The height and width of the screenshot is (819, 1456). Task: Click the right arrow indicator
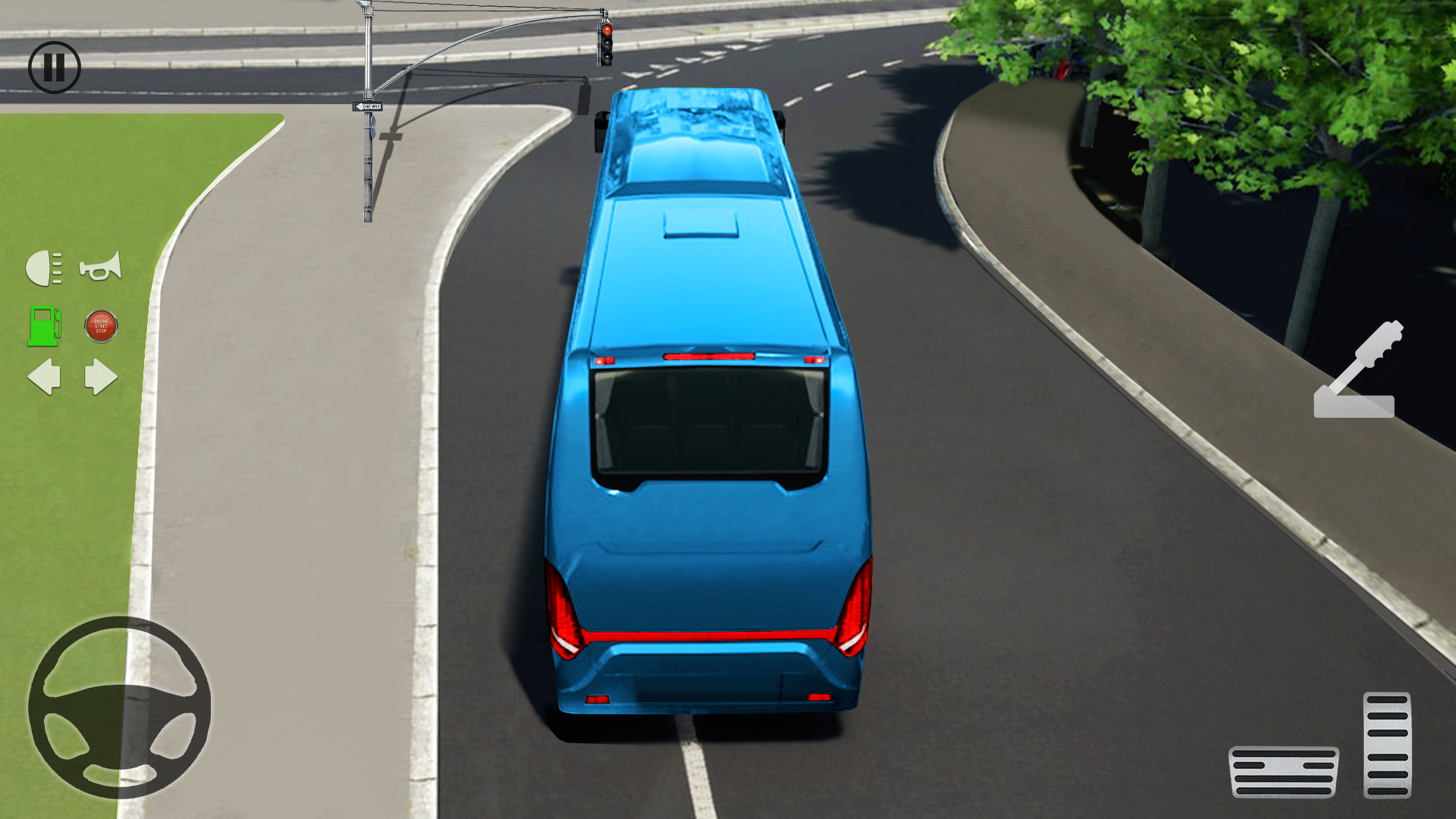tap(99, 378)
